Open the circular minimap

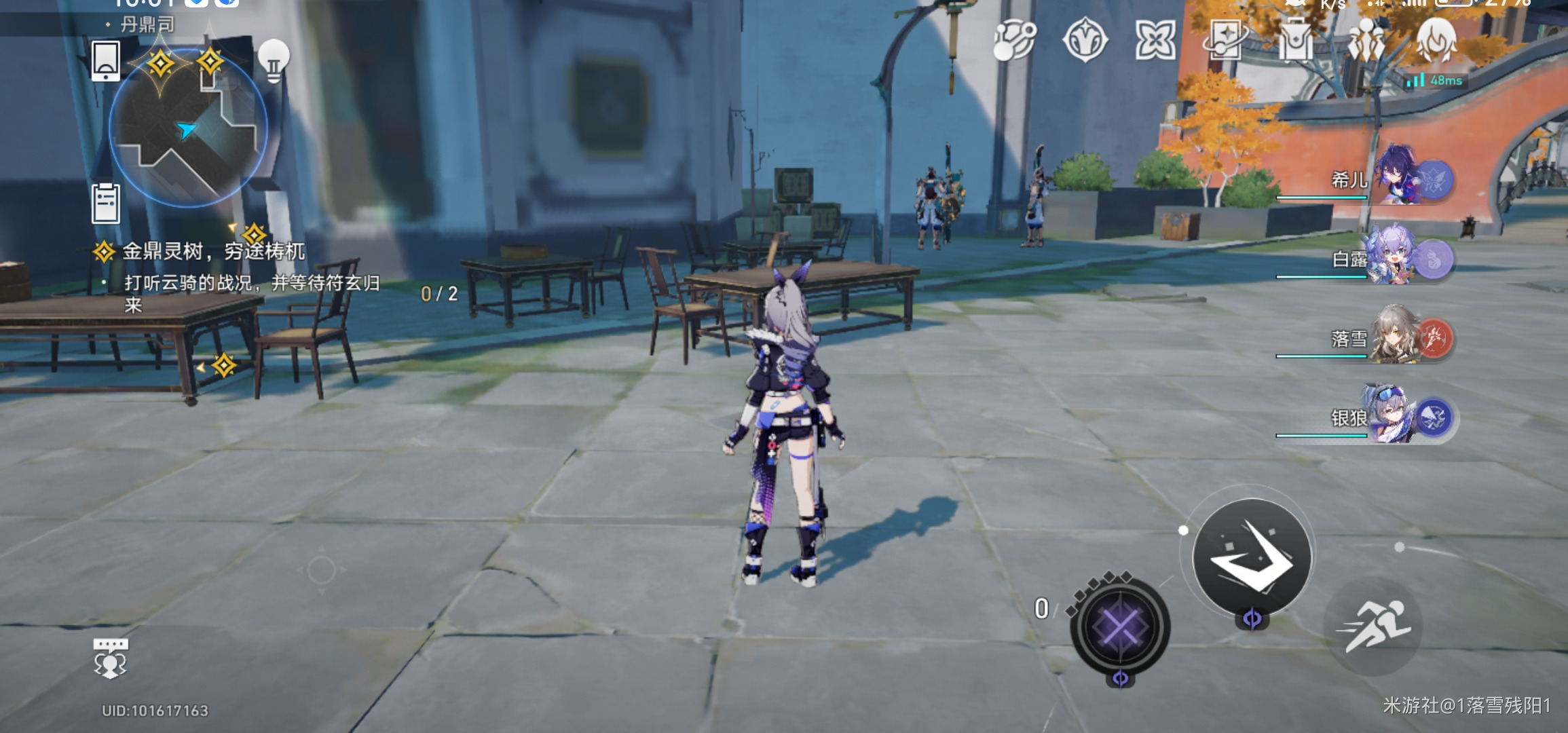188,128
